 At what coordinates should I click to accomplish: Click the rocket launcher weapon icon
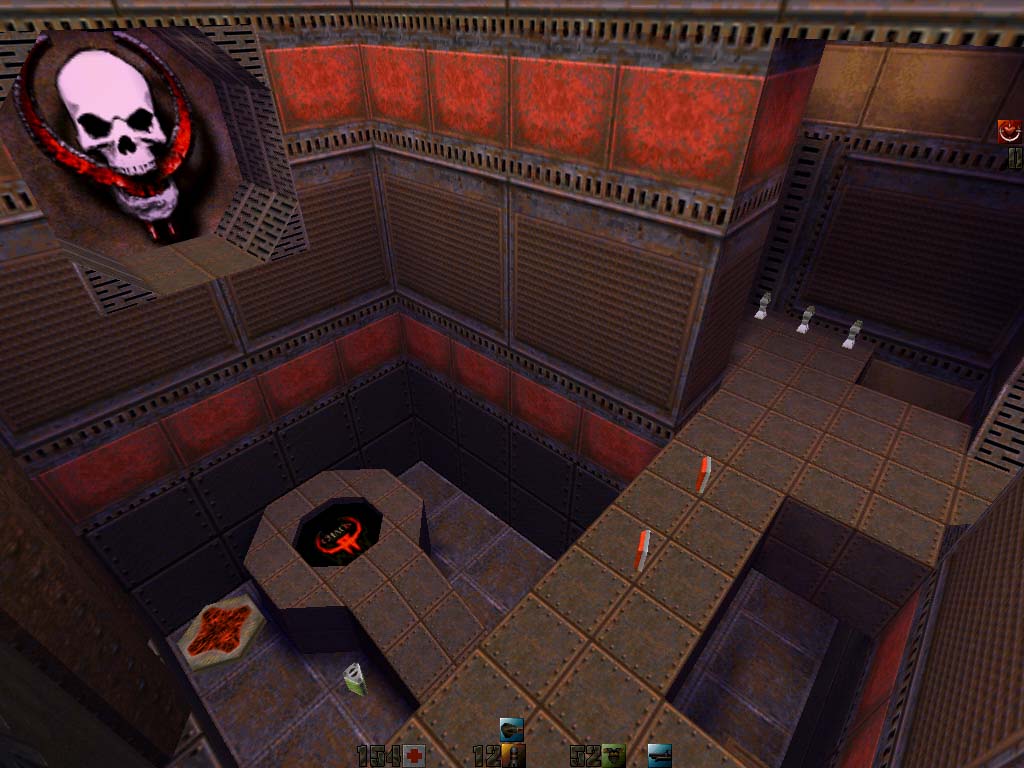(x=512, y=729)
